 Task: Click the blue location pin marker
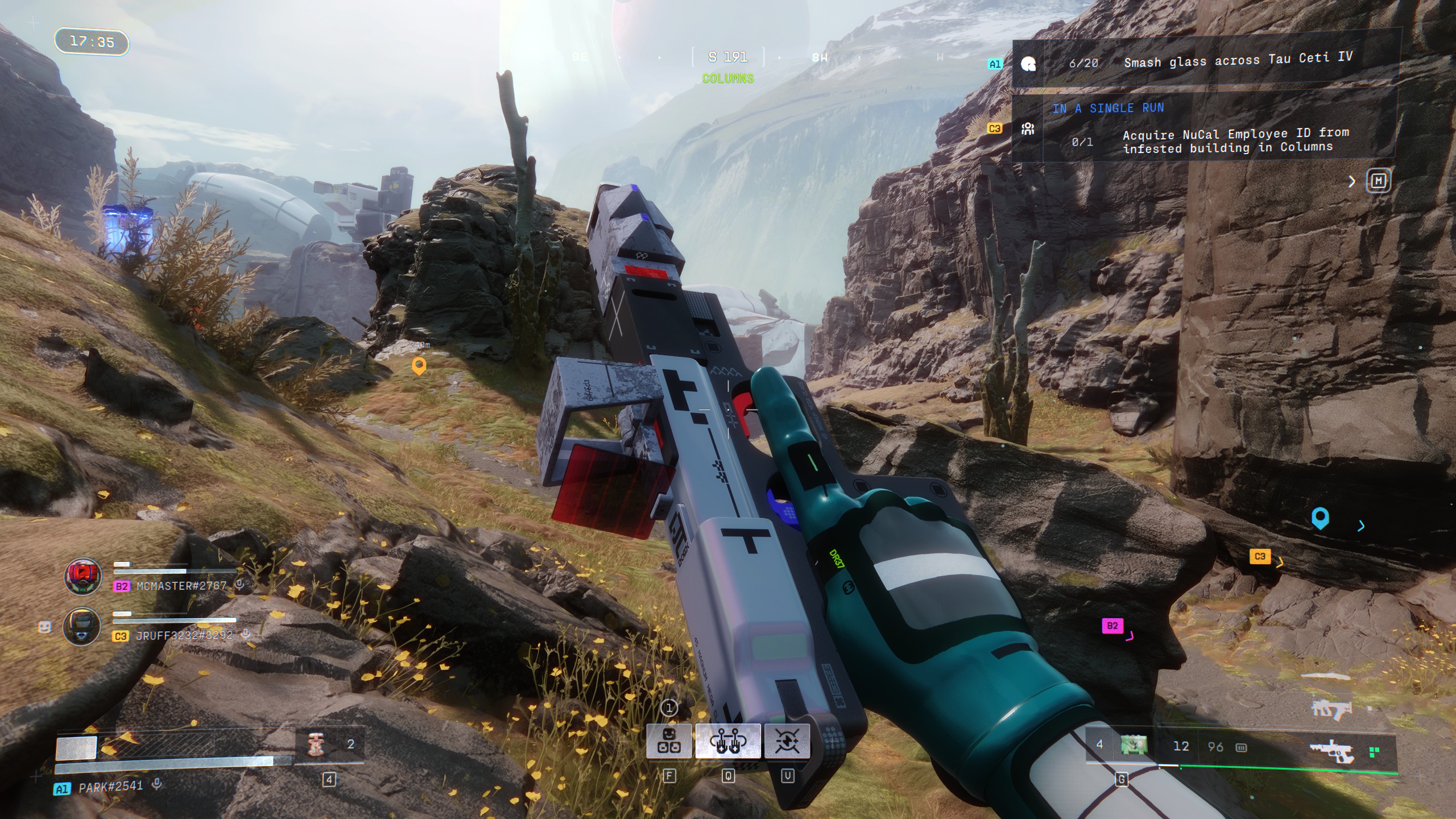1319,518
